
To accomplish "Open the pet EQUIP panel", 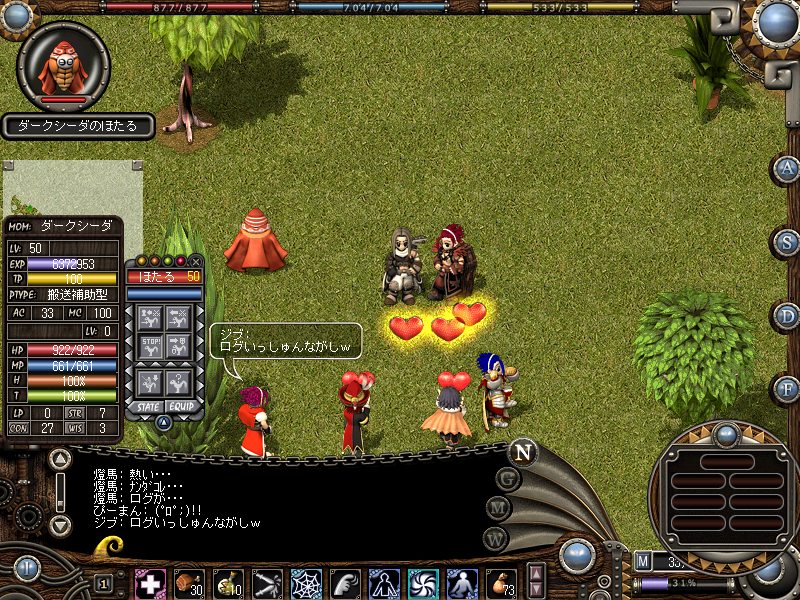I will click(x=181, y=407).
